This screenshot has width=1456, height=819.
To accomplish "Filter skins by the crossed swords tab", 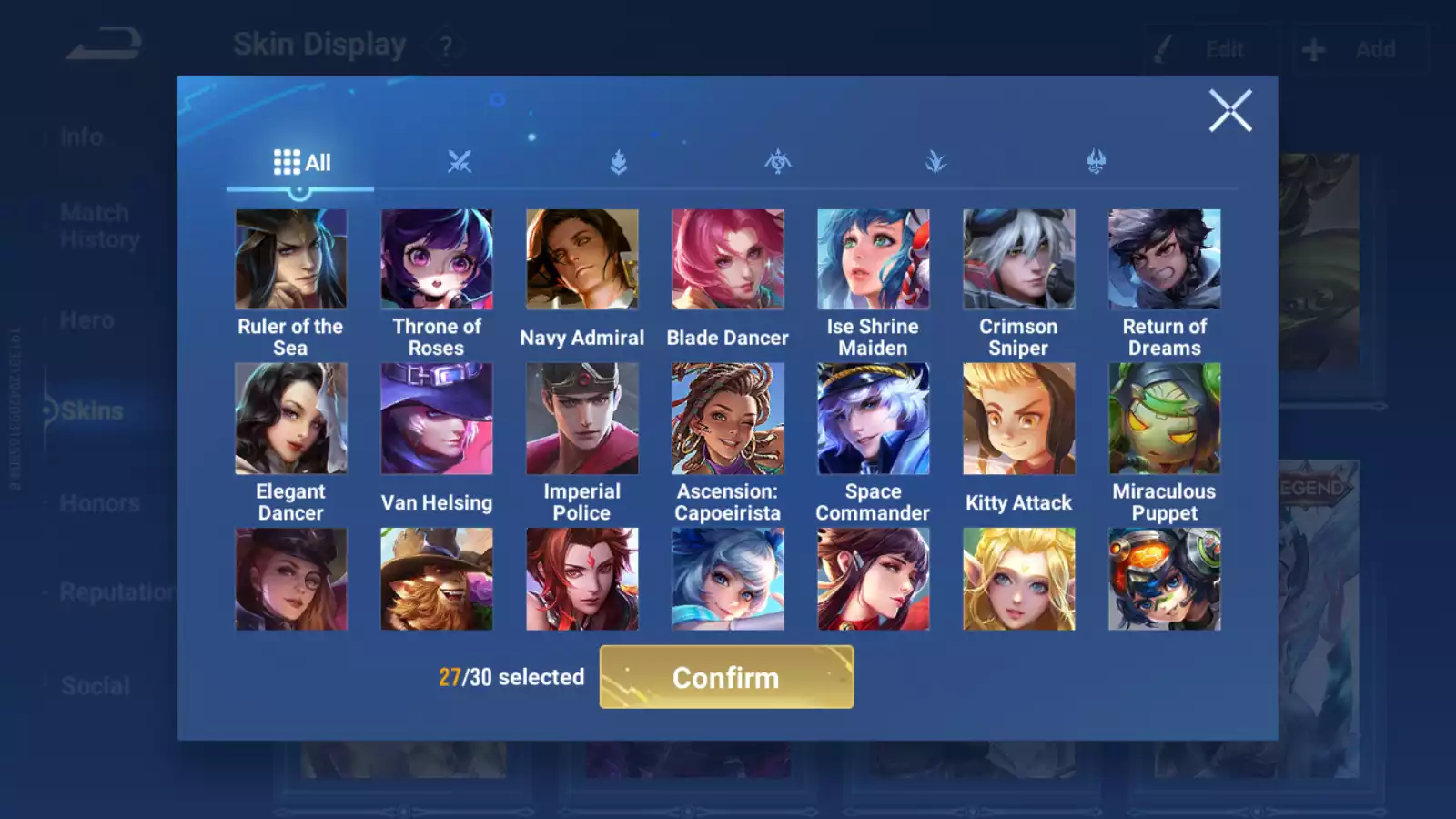I will click(460, 163).
